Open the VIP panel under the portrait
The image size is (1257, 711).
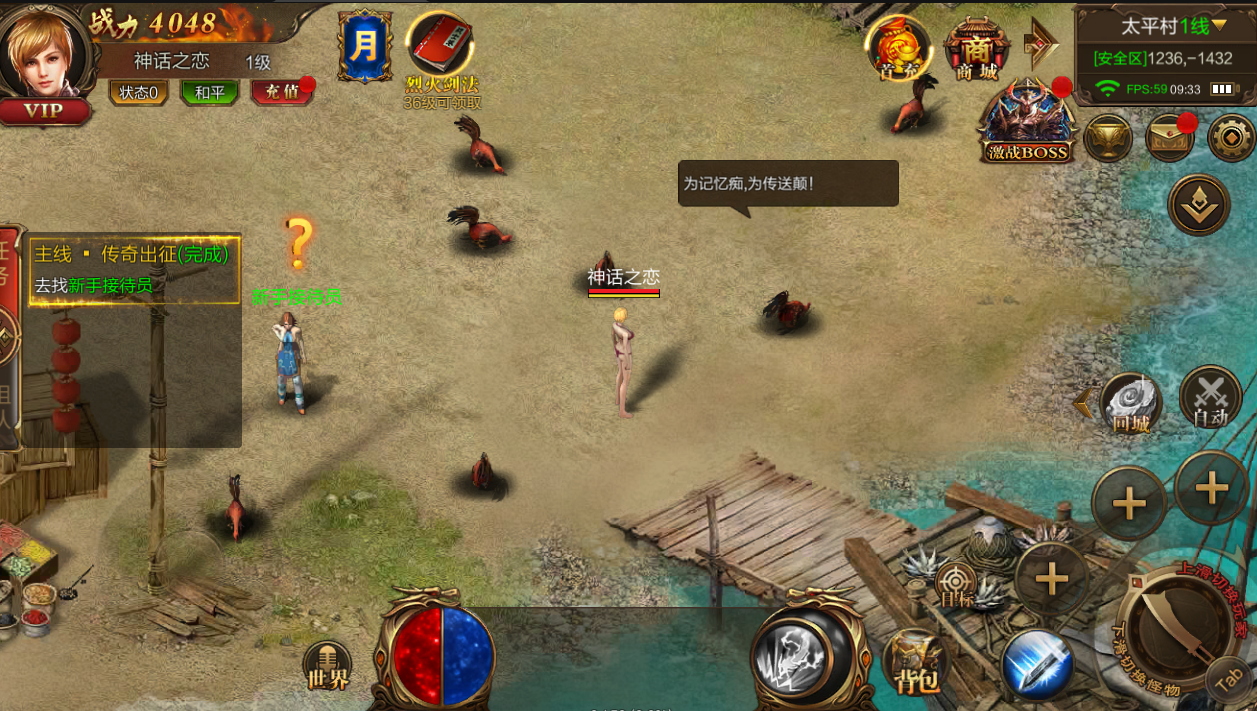43,111
